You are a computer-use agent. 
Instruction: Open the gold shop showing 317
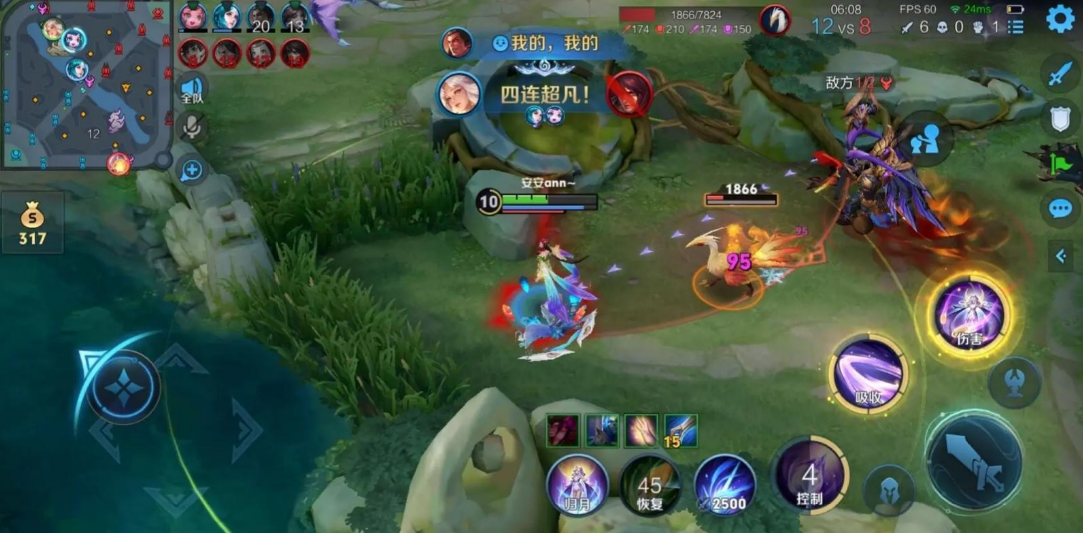point(32,222)
